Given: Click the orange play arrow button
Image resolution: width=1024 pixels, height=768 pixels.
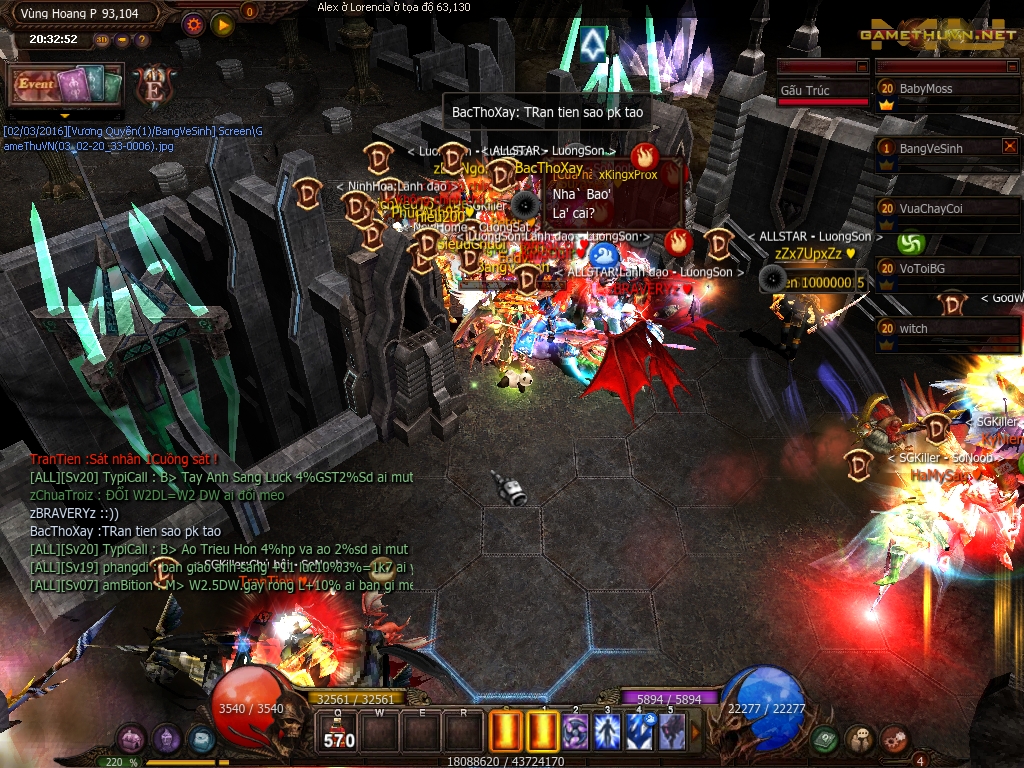Looking at the screenshot, I should pyautogui.click(x=223, y=24).
